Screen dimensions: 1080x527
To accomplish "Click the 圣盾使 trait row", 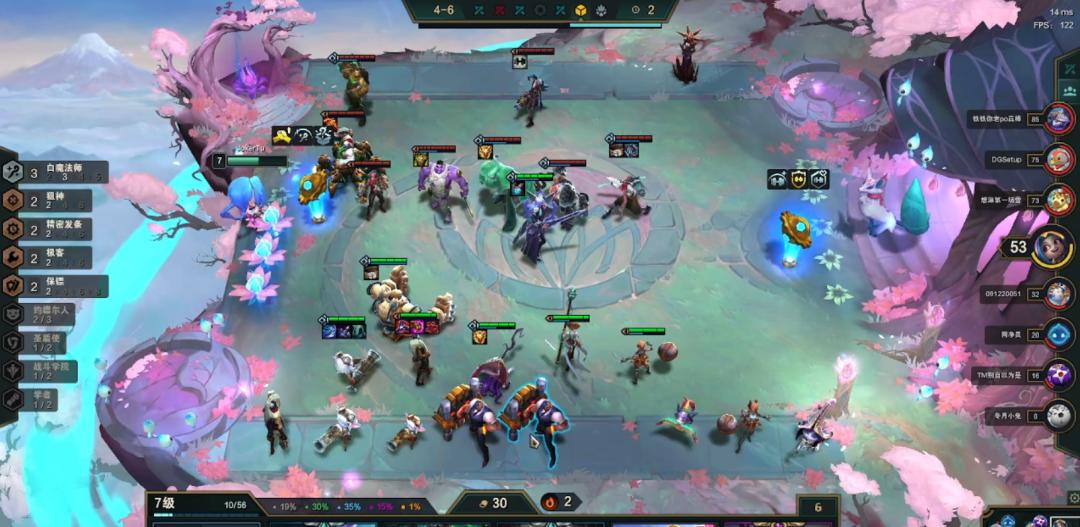I will coord(45,342).
